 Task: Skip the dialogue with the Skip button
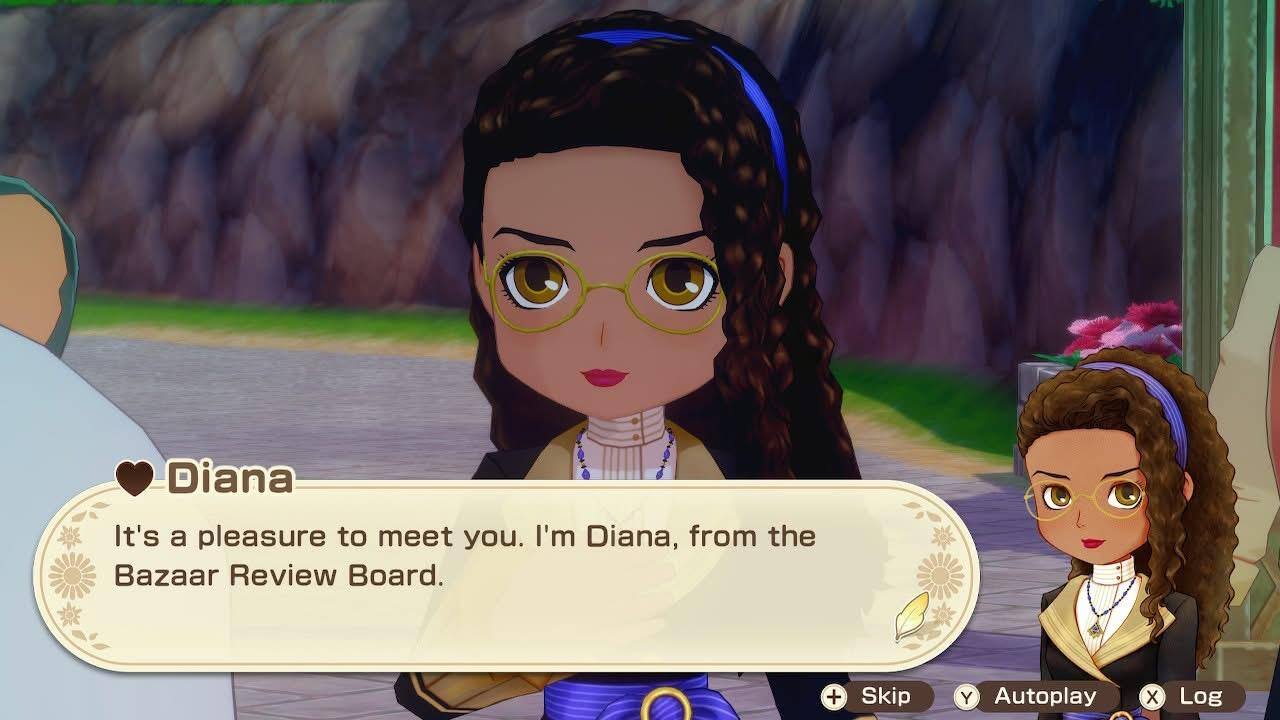[868, 696]
